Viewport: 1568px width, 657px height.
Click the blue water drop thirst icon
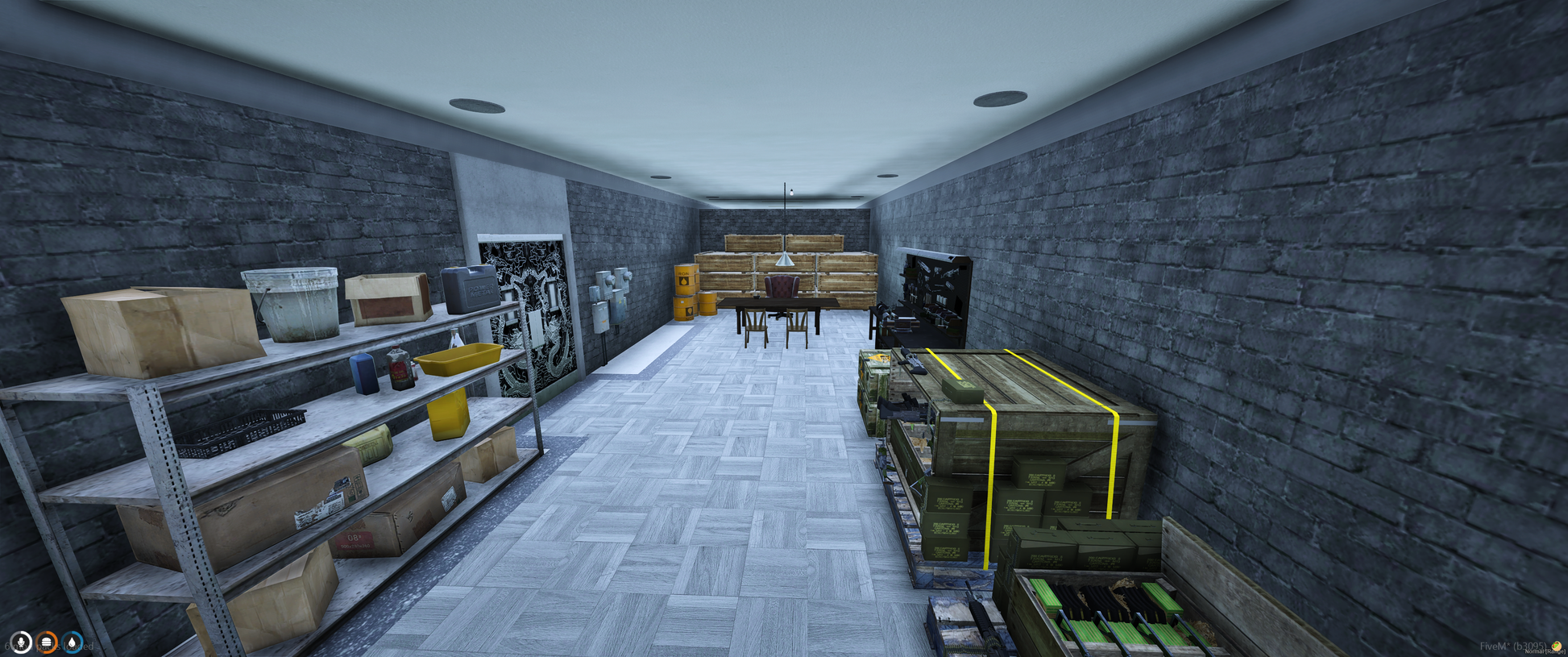(x=73, y=642)
